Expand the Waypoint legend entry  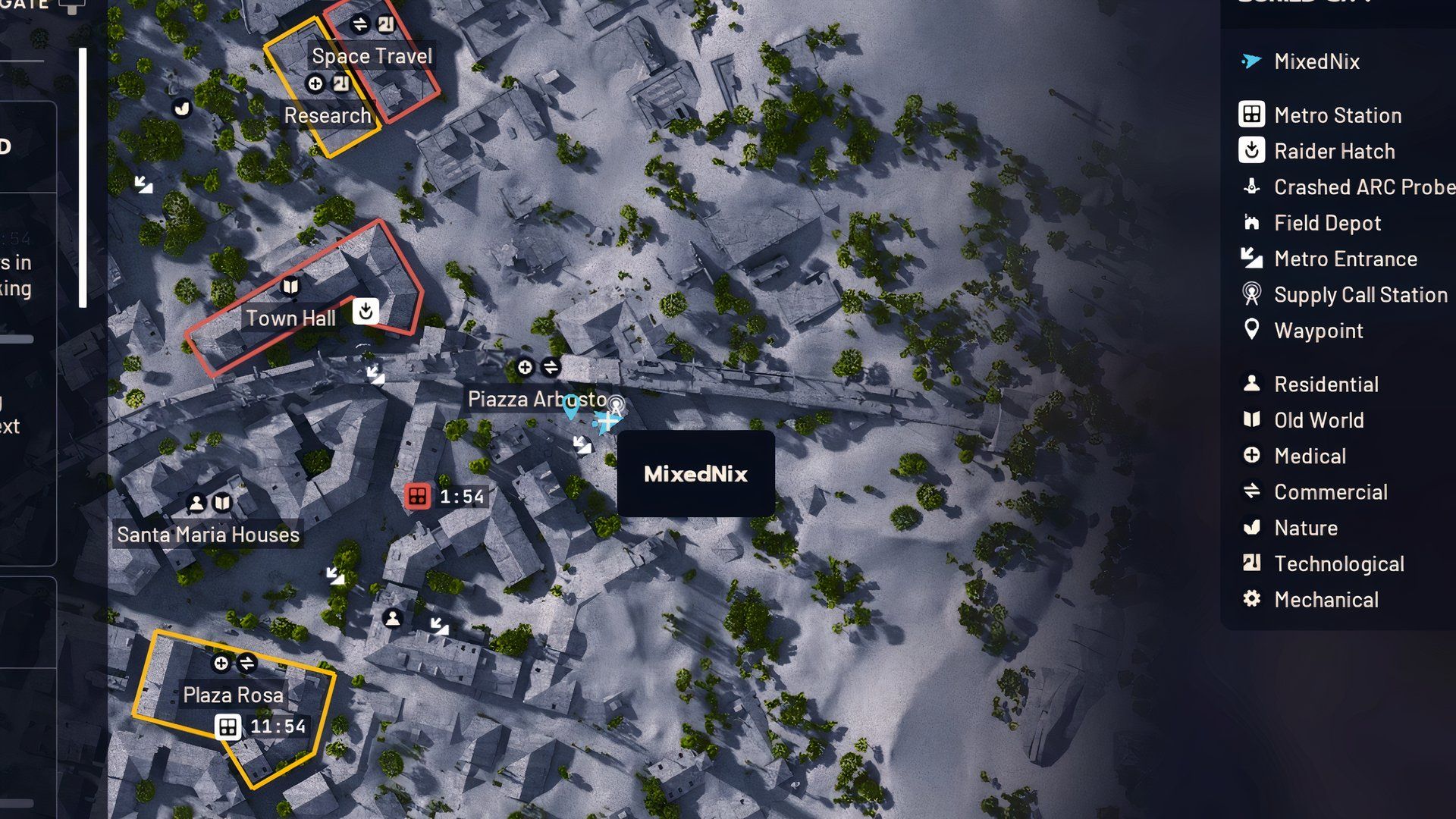(x=1250, y=331)
